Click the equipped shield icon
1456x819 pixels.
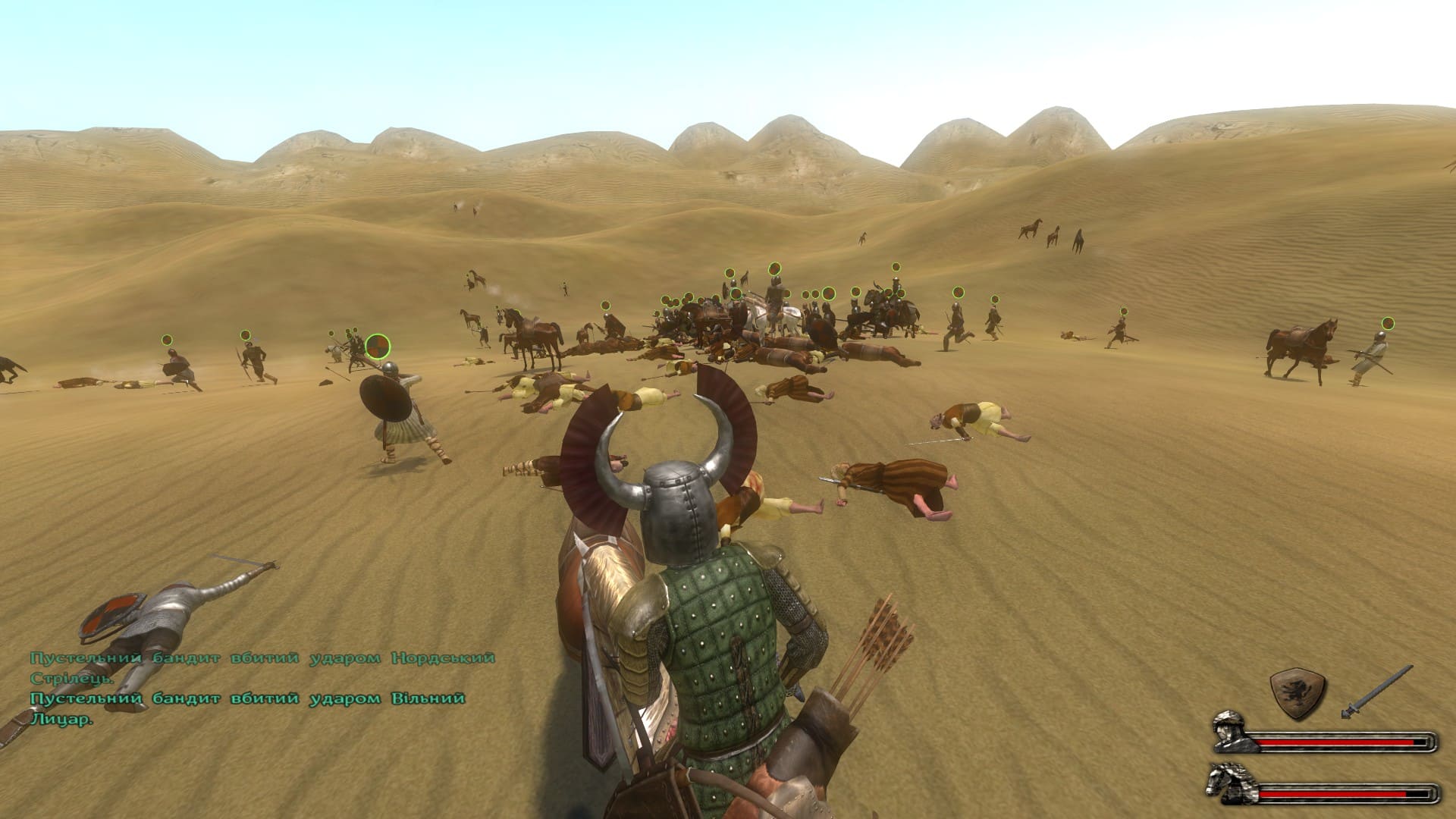point(1298,693)
